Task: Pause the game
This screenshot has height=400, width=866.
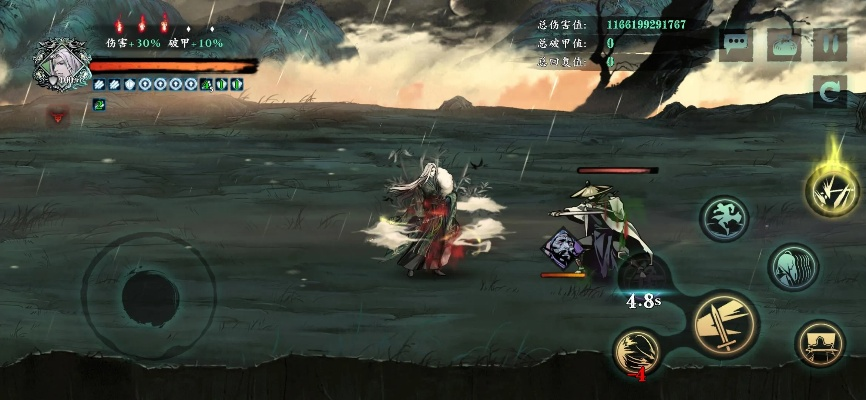Action: pos(830,44)
